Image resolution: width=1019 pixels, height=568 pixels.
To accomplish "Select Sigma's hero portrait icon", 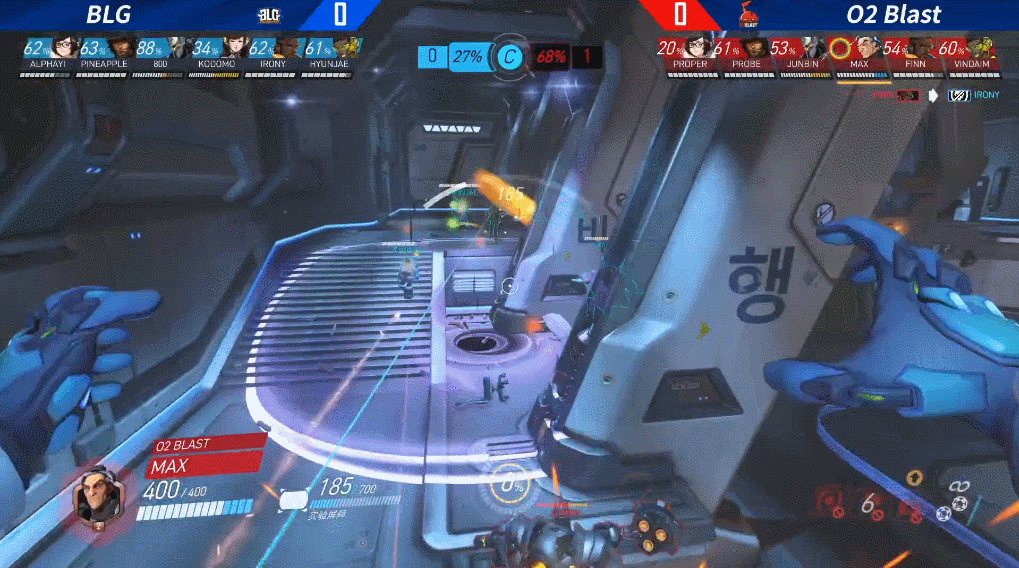I will click(x=98, y=494).
